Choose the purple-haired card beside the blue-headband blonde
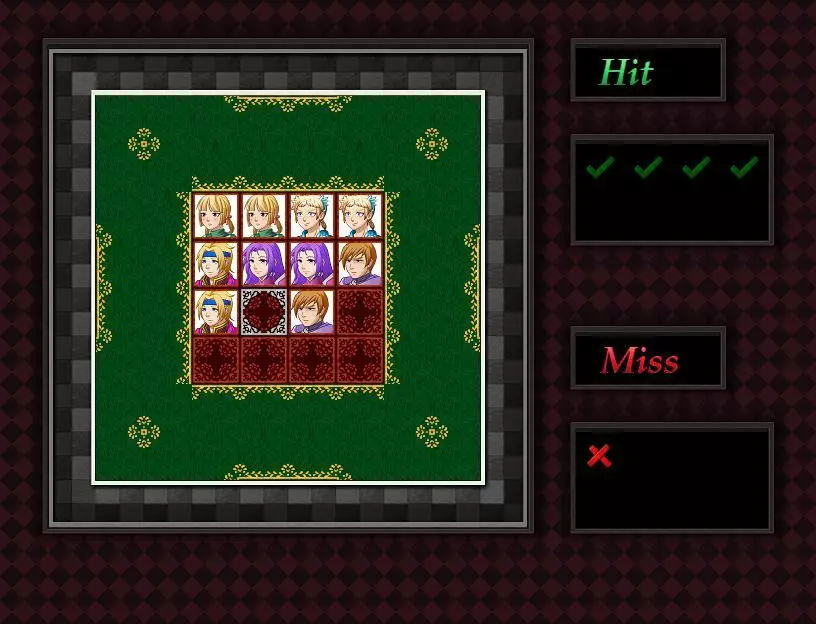Screen dimensions: 816x624 (264, 264)
